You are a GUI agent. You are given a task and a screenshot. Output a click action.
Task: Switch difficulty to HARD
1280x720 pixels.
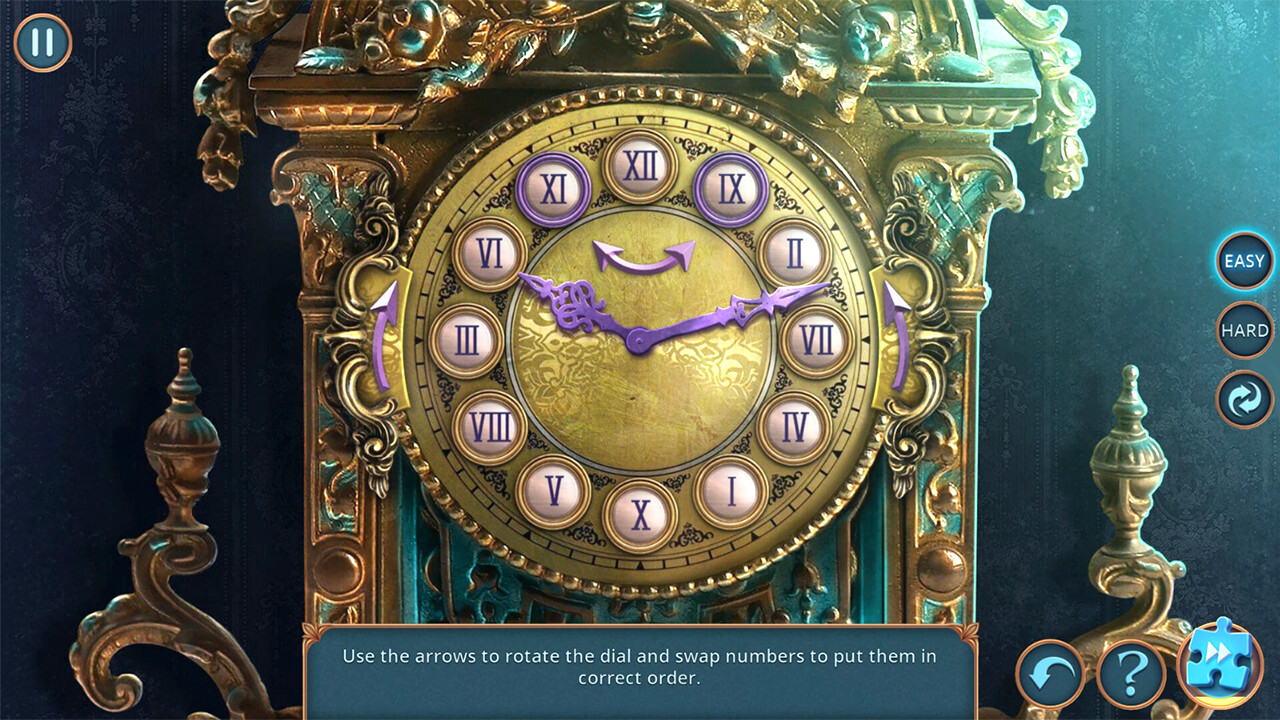click(x=1243, y=329)
